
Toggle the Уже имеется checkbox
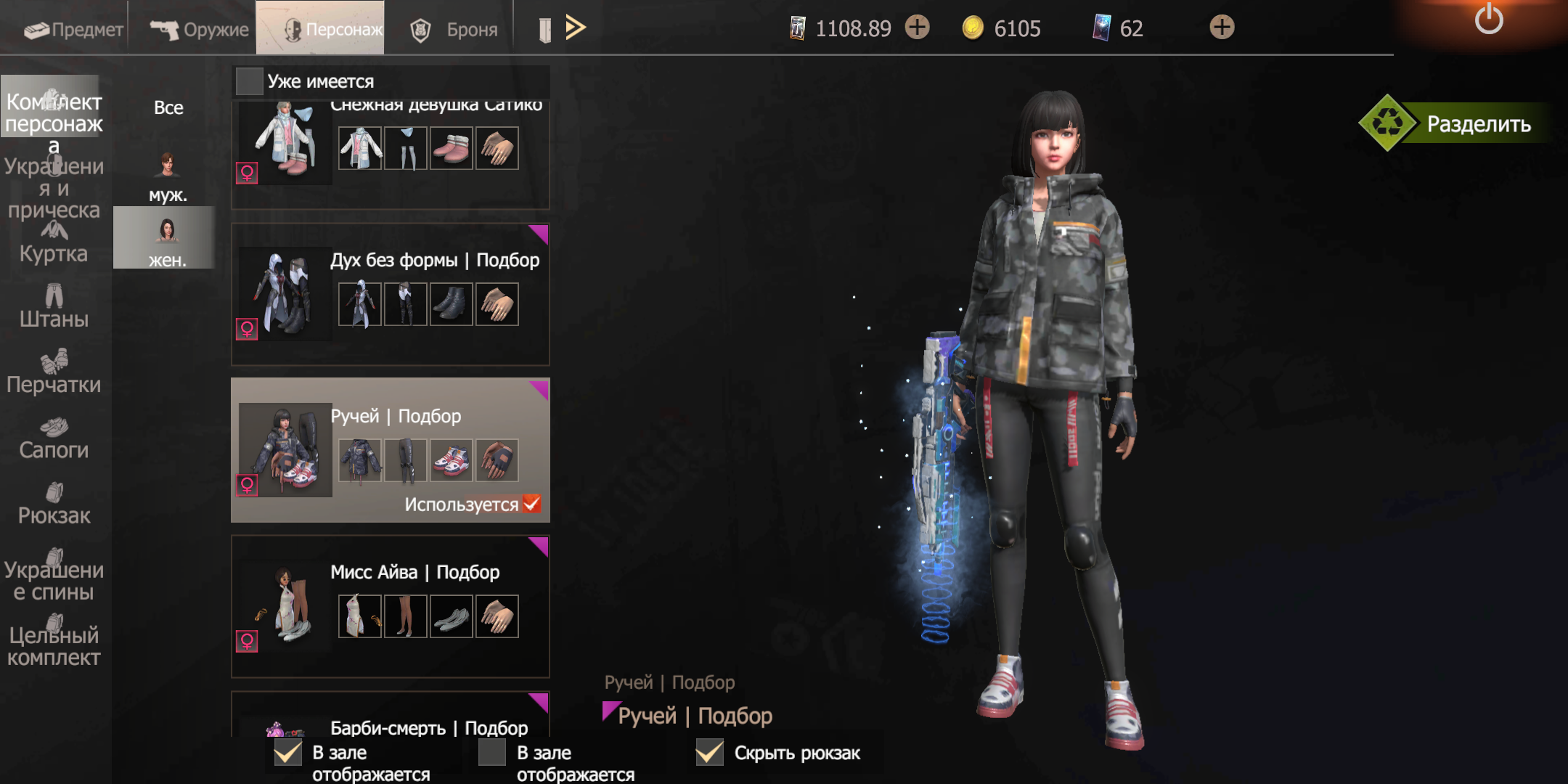250,81
